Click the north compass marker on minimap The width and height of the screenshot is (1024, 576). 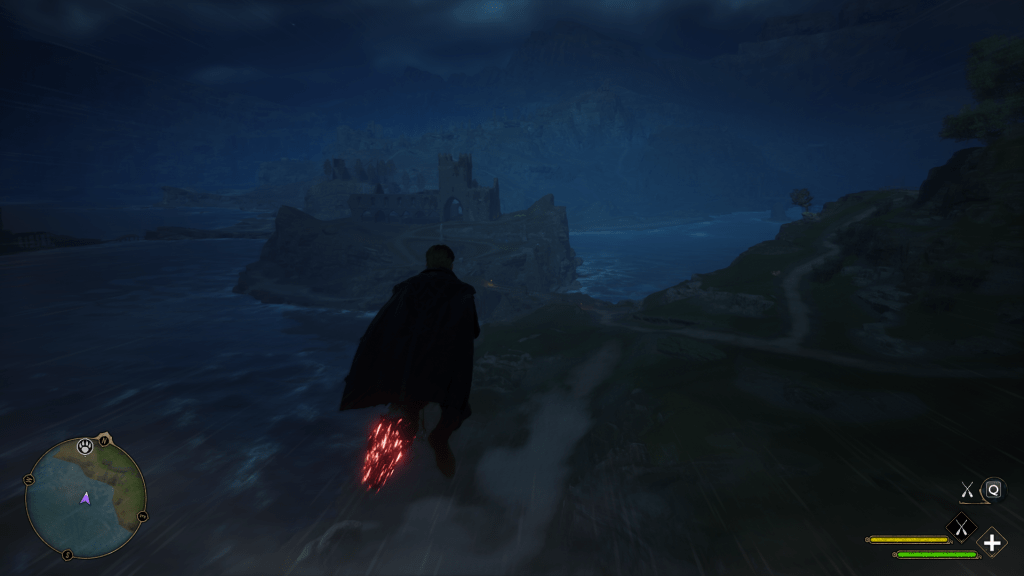(104, 440)
